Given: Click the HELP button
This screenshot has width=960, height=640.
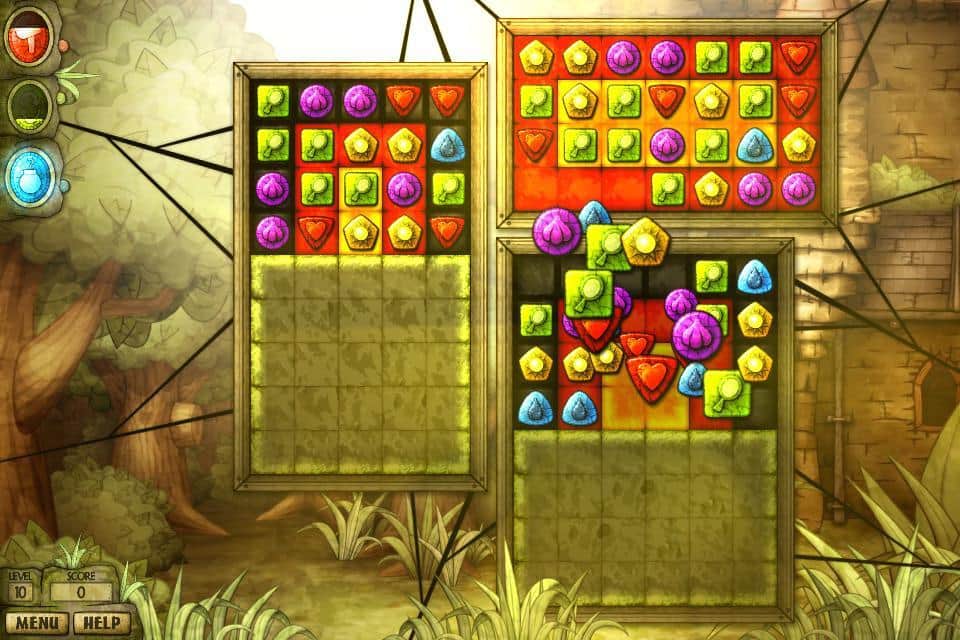Looking at the screenshot, I should tap(101, 623).
